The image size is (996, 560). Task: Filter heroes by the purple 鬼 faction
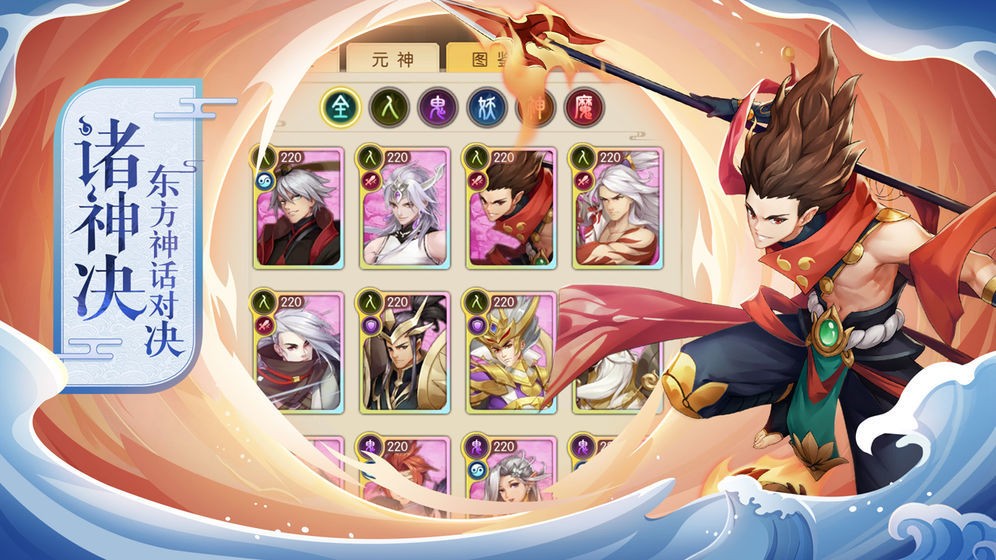click(x=436, y=108)
